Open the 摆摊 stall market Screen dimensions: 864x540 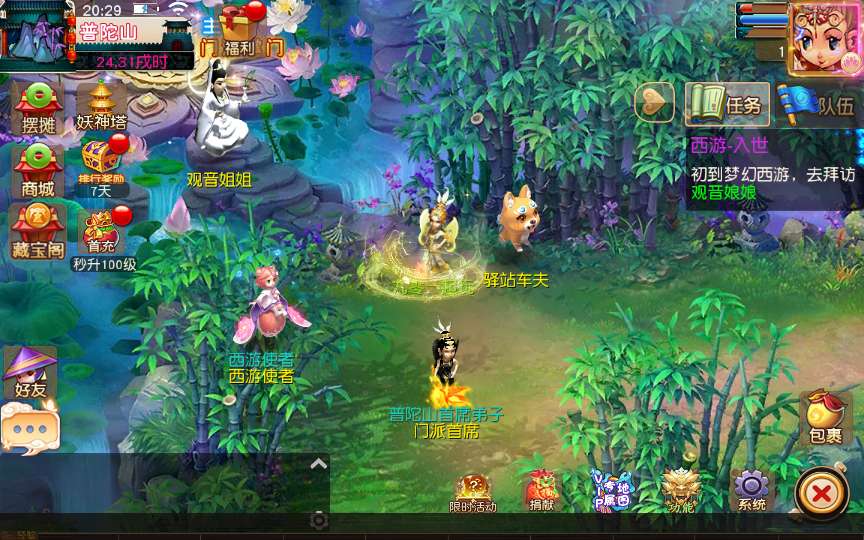click(x=38, y=106)
